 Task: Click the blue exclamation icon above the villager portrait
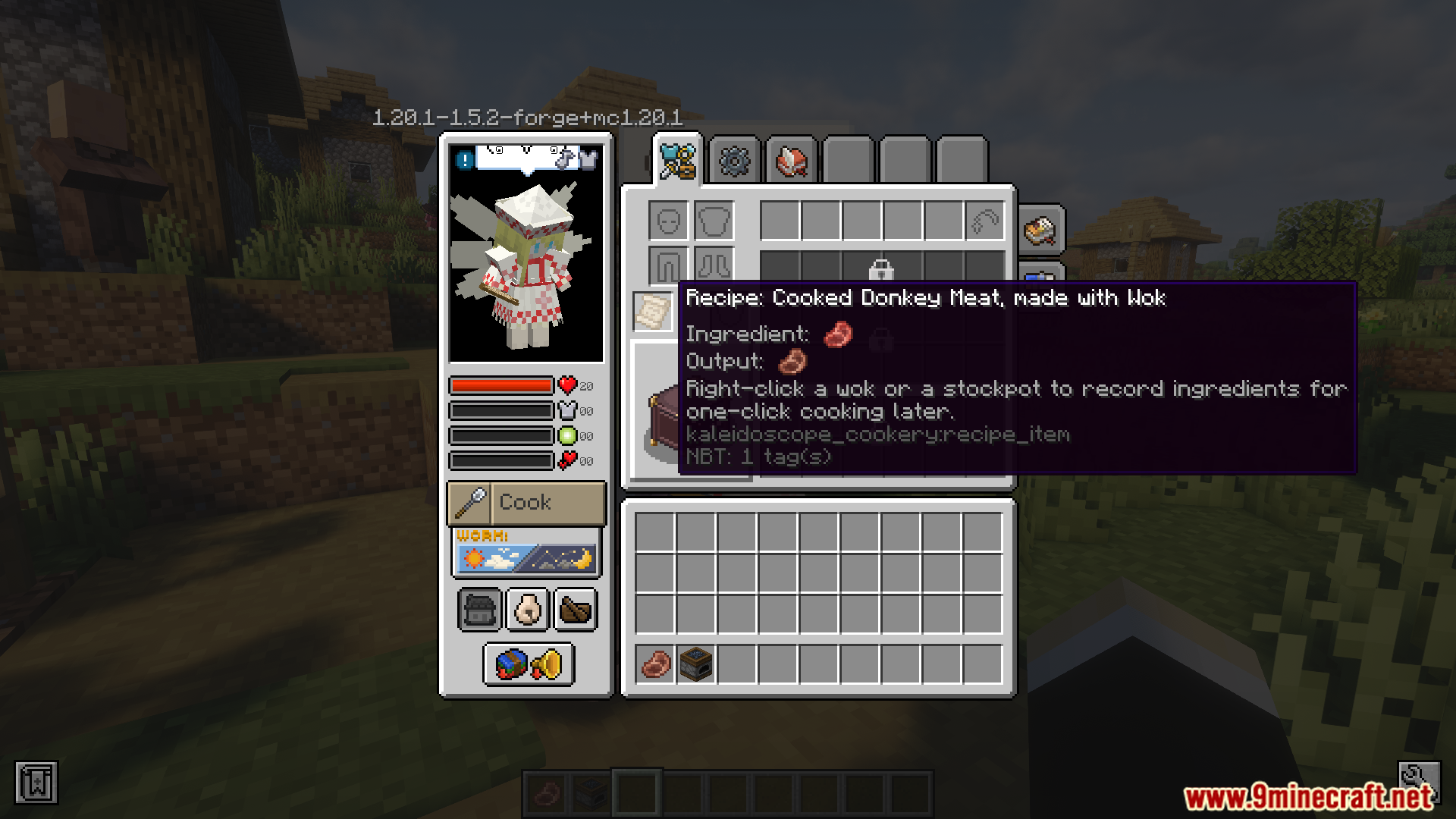click(464, 159)
